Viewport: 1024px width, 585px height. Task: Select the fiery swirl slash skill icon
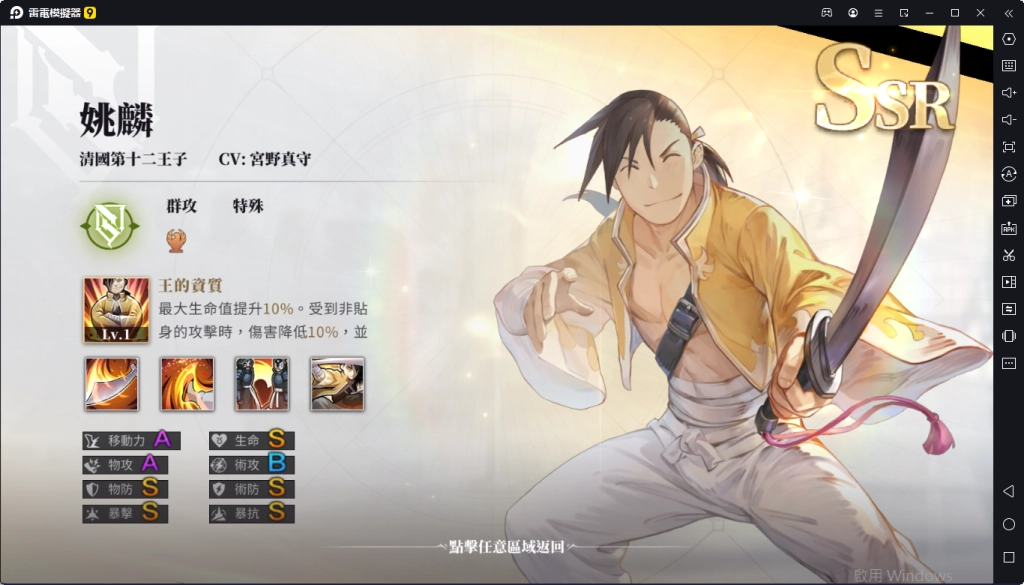click(x=187, y=384)
